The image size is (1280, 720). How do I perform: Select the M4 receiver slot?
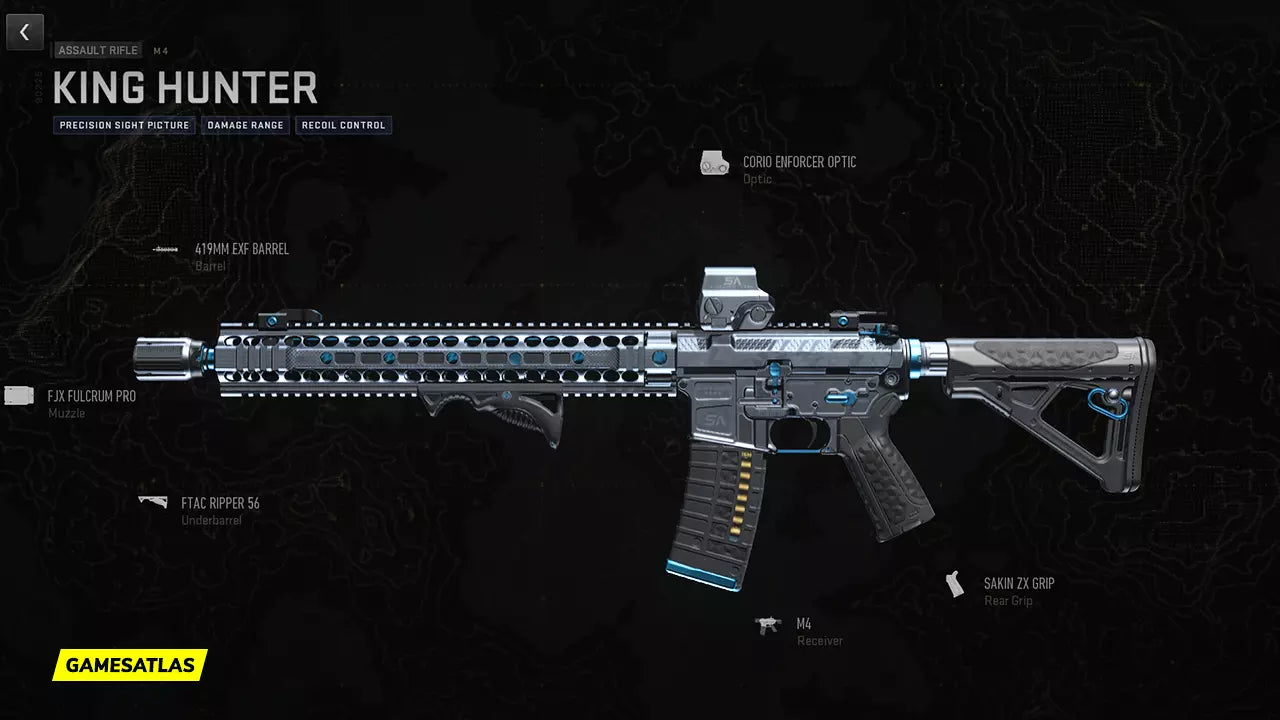(803, 624)
